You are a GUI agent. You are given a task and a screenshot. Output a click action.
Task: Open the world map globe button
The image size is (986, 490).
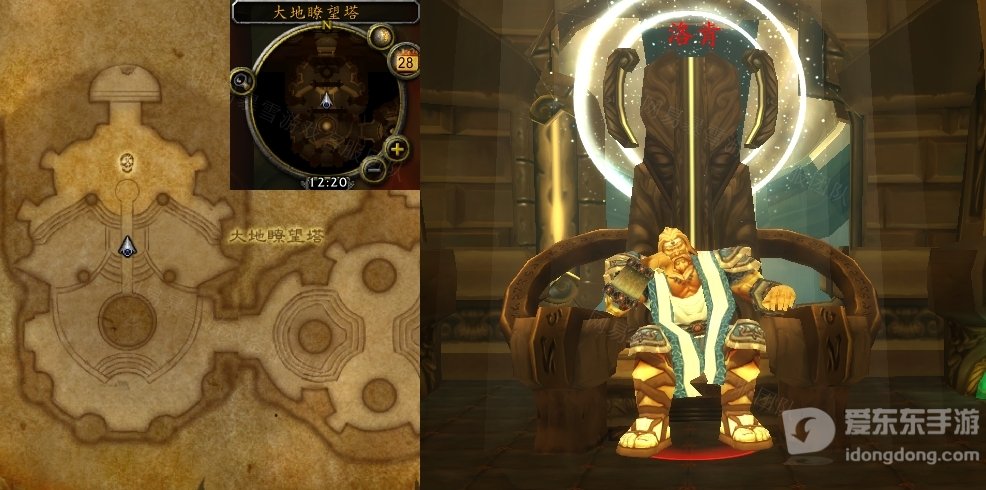coord(381,38)
